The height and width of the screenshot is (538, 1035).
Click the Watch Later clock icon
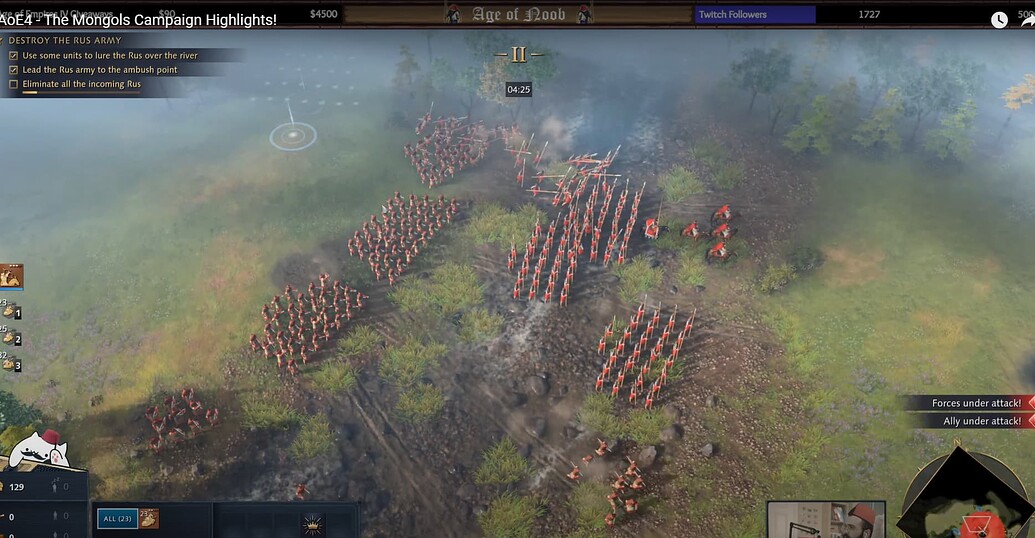click(999, 19)
